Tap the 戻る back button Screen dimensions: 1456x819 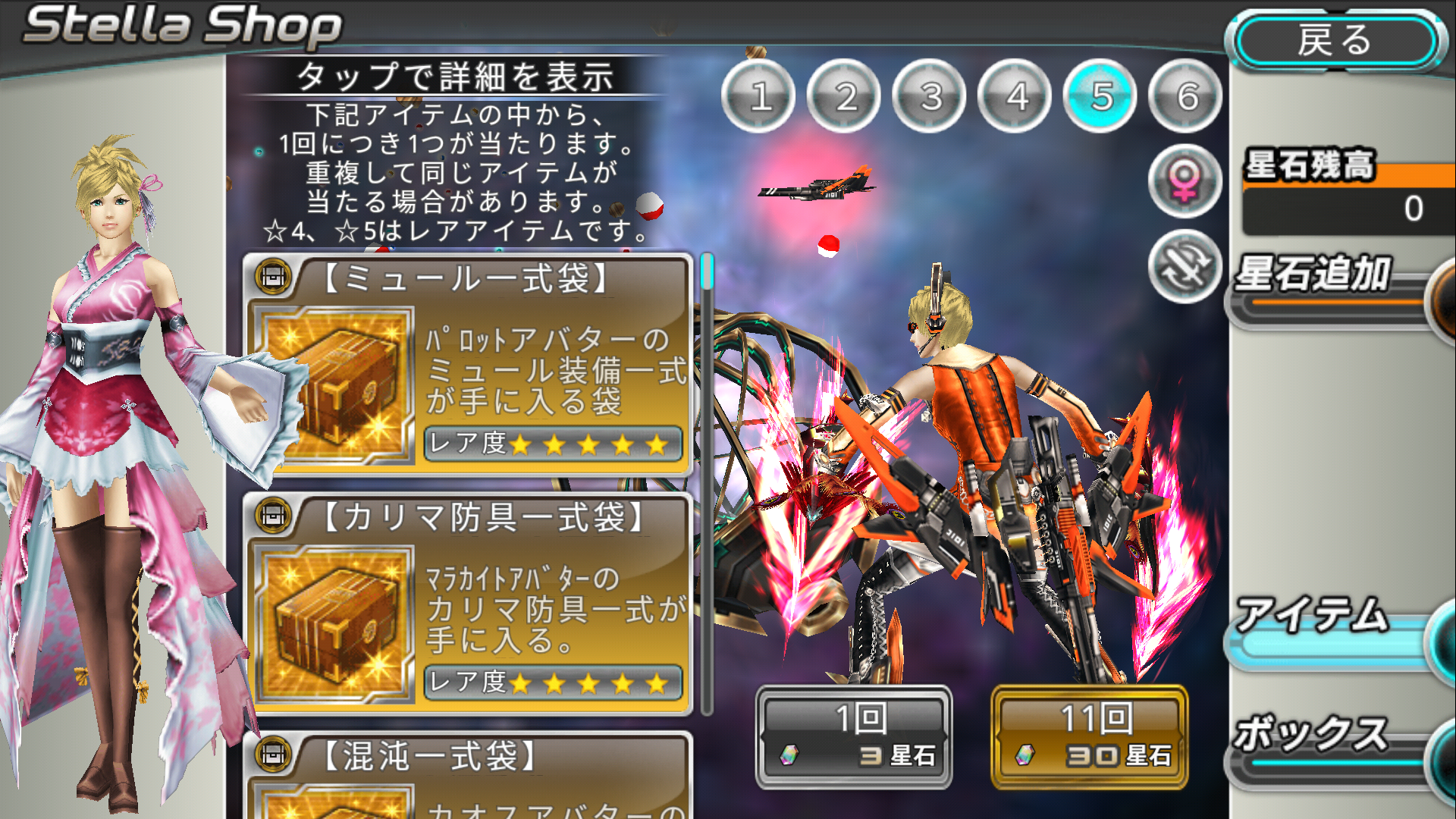click(x=1336, y=41)
